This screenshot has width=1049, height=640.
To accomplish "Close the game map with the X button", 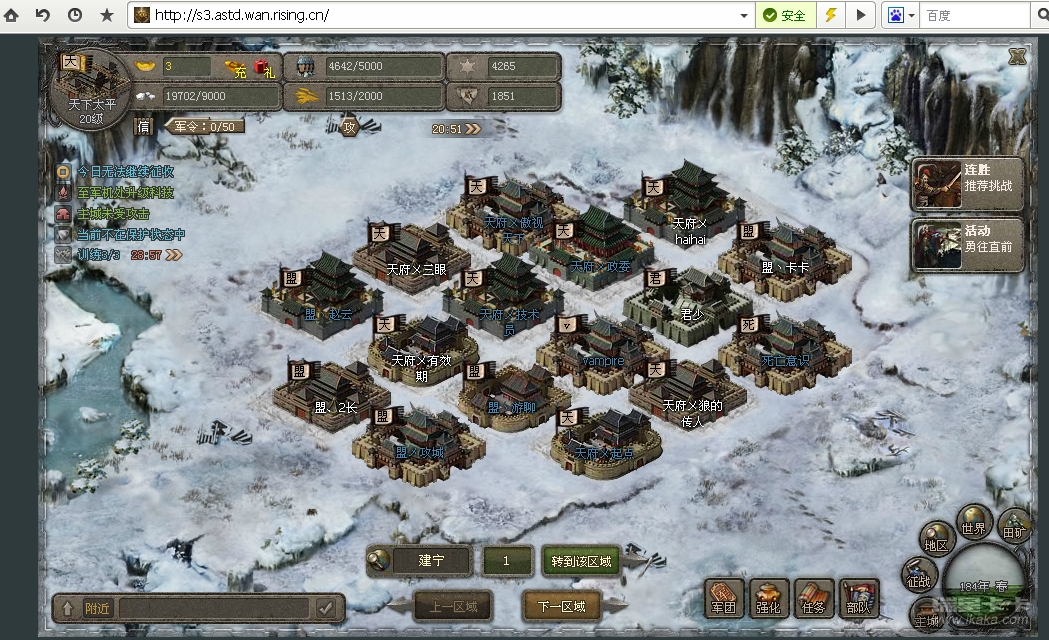I will click(1017, 58).
